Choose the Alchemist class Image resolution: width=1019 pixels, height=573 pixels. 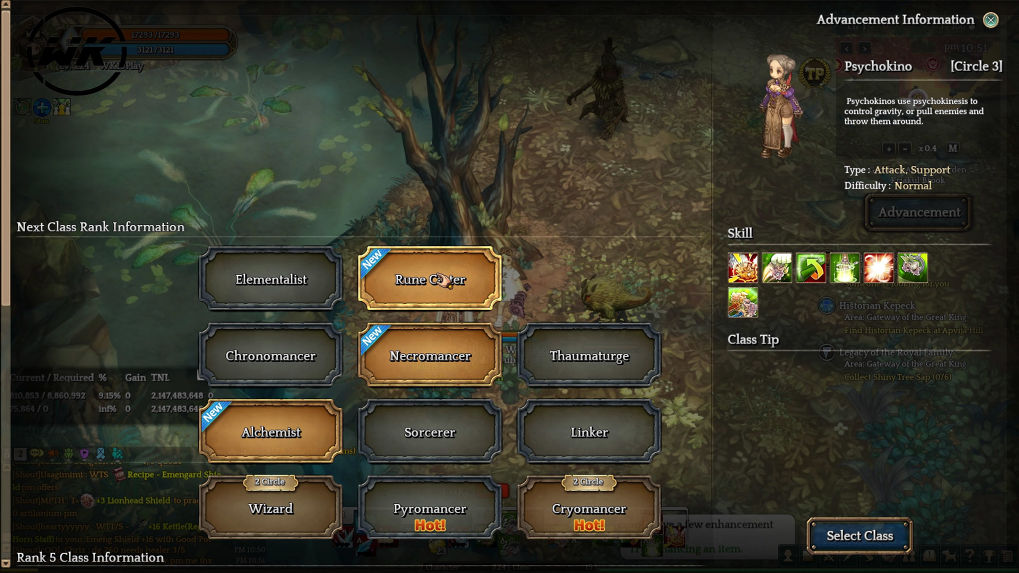271,432
